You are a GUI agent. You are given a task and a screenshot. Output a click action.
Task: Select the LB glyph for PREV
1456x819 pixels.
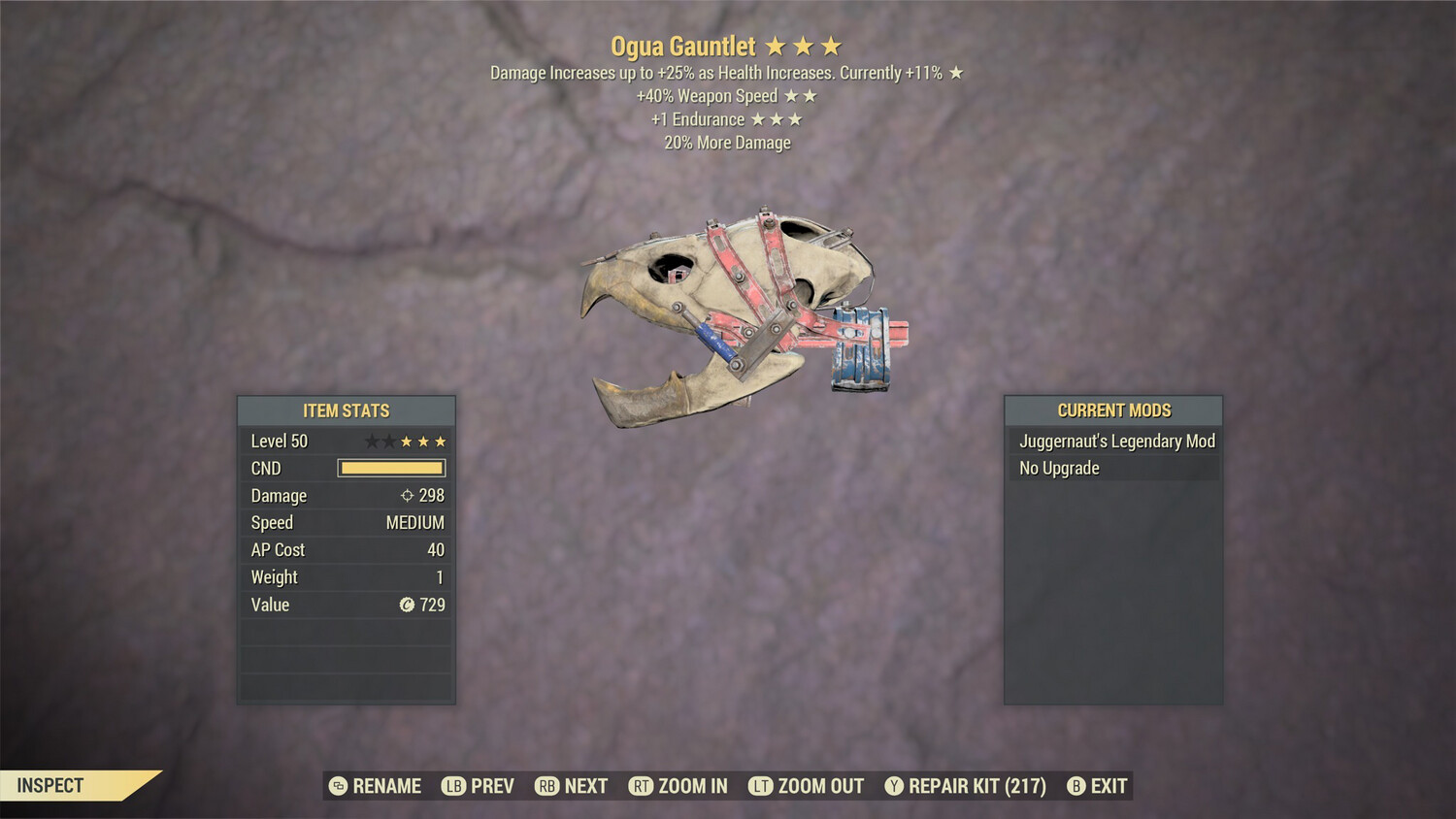point(452,786)
